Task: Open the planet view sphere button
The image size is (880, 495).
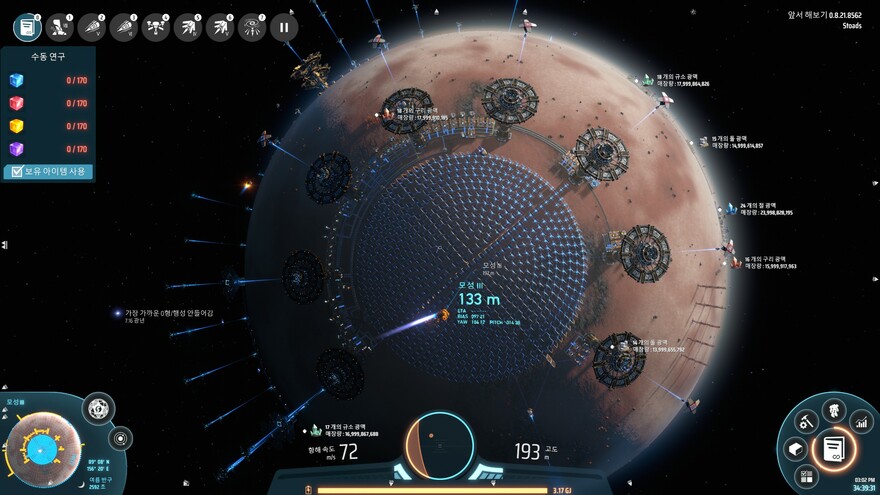Action: [98, 408]
